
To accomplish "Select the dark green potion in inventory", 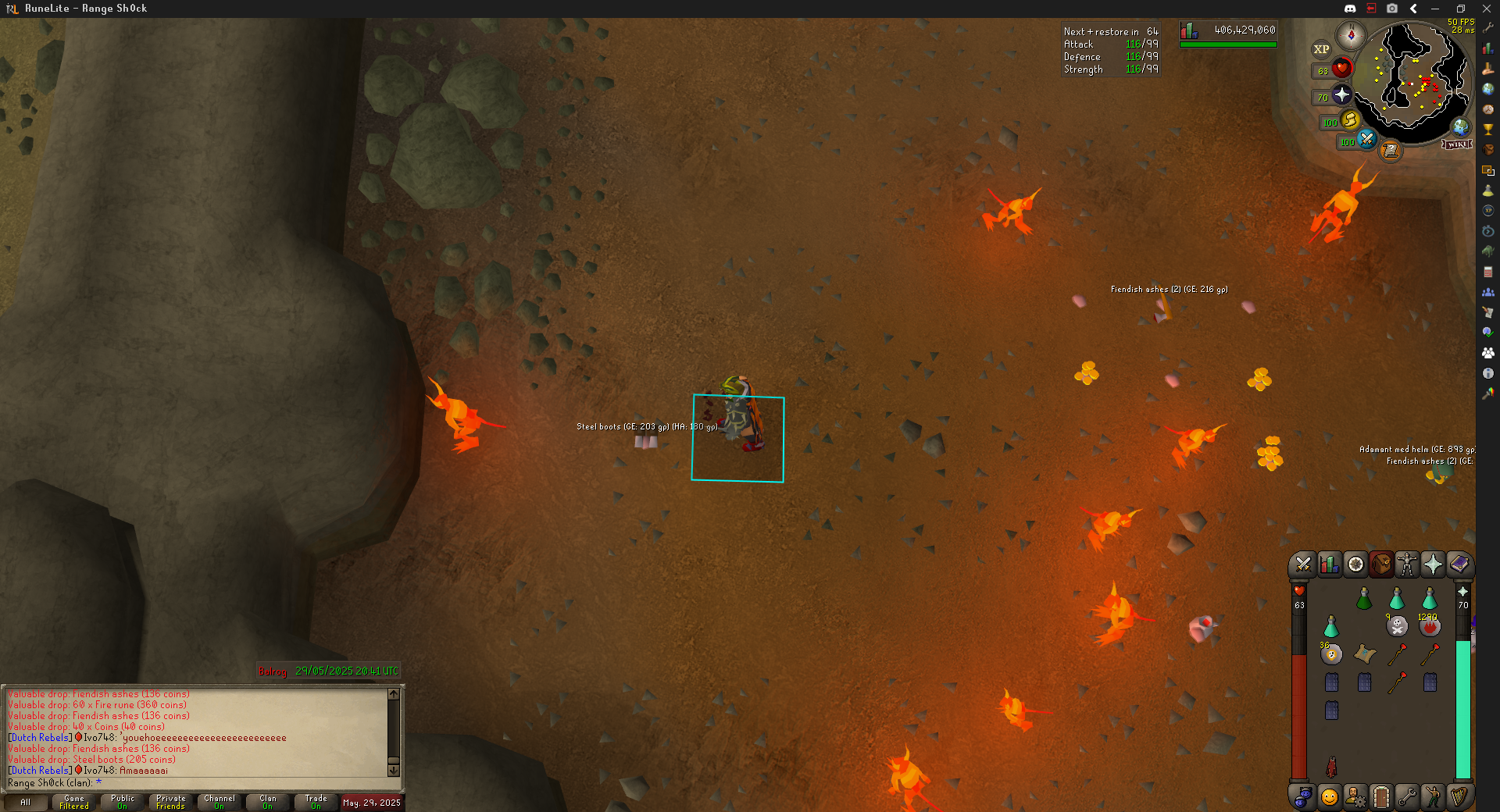I will pyautogui.click(x=1364, y=599).
